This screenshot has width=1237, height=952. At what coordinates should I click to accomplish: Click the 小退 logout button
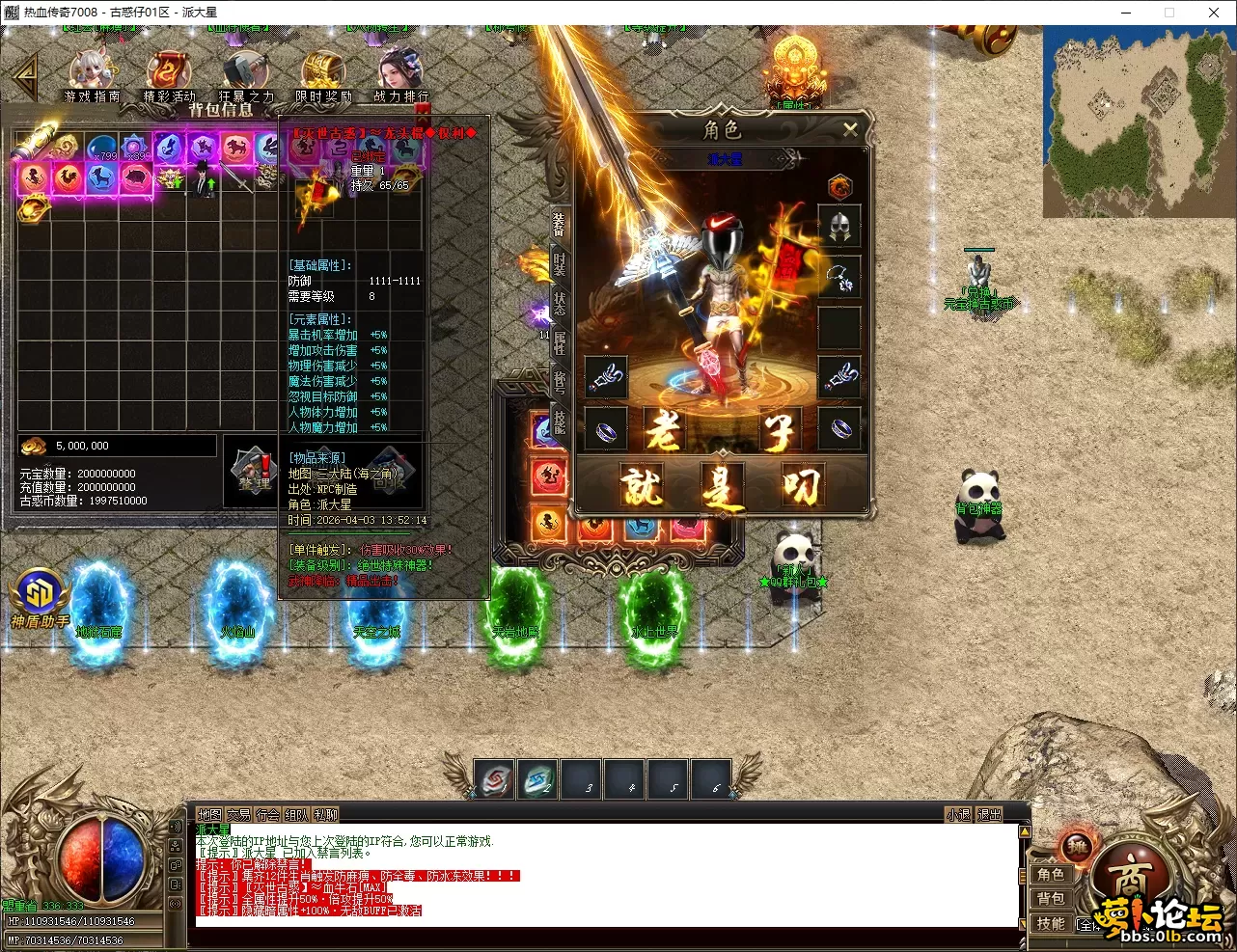point(958,815)
